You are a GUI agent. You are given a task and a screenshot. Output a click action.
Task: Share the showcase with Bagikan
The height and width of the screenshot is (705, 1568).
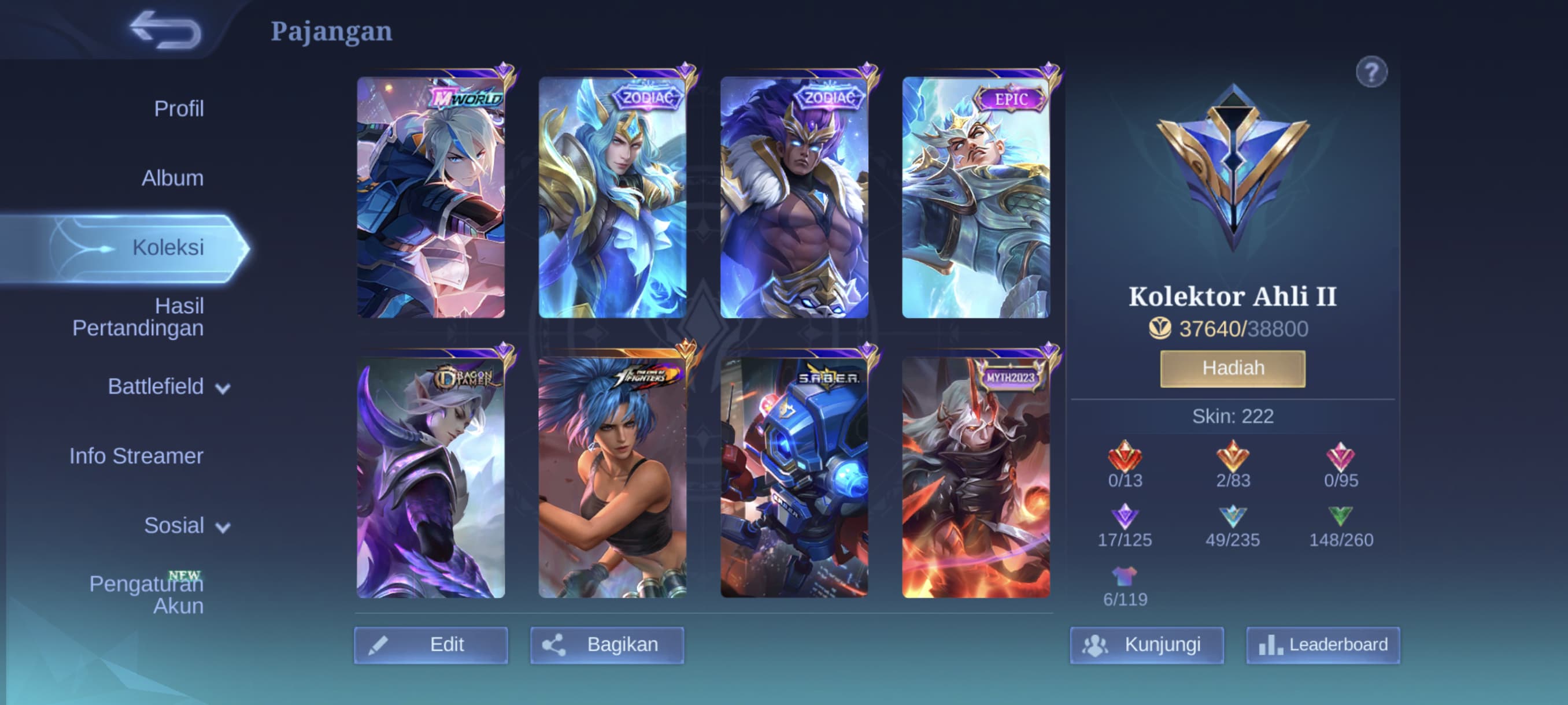[607, 644]
